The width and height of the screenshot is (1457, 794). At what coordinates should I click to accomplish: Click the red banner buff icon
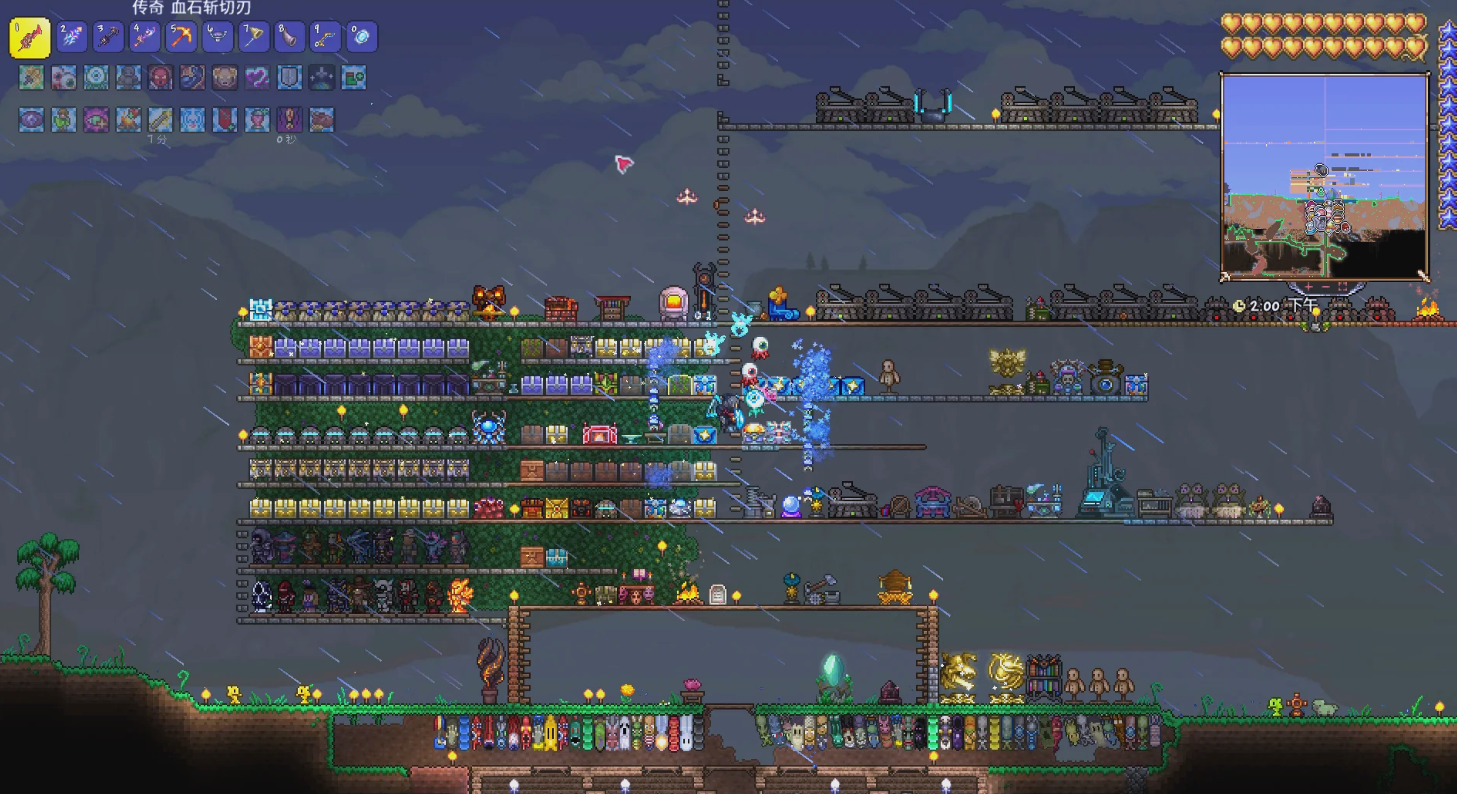coord(224,120)
